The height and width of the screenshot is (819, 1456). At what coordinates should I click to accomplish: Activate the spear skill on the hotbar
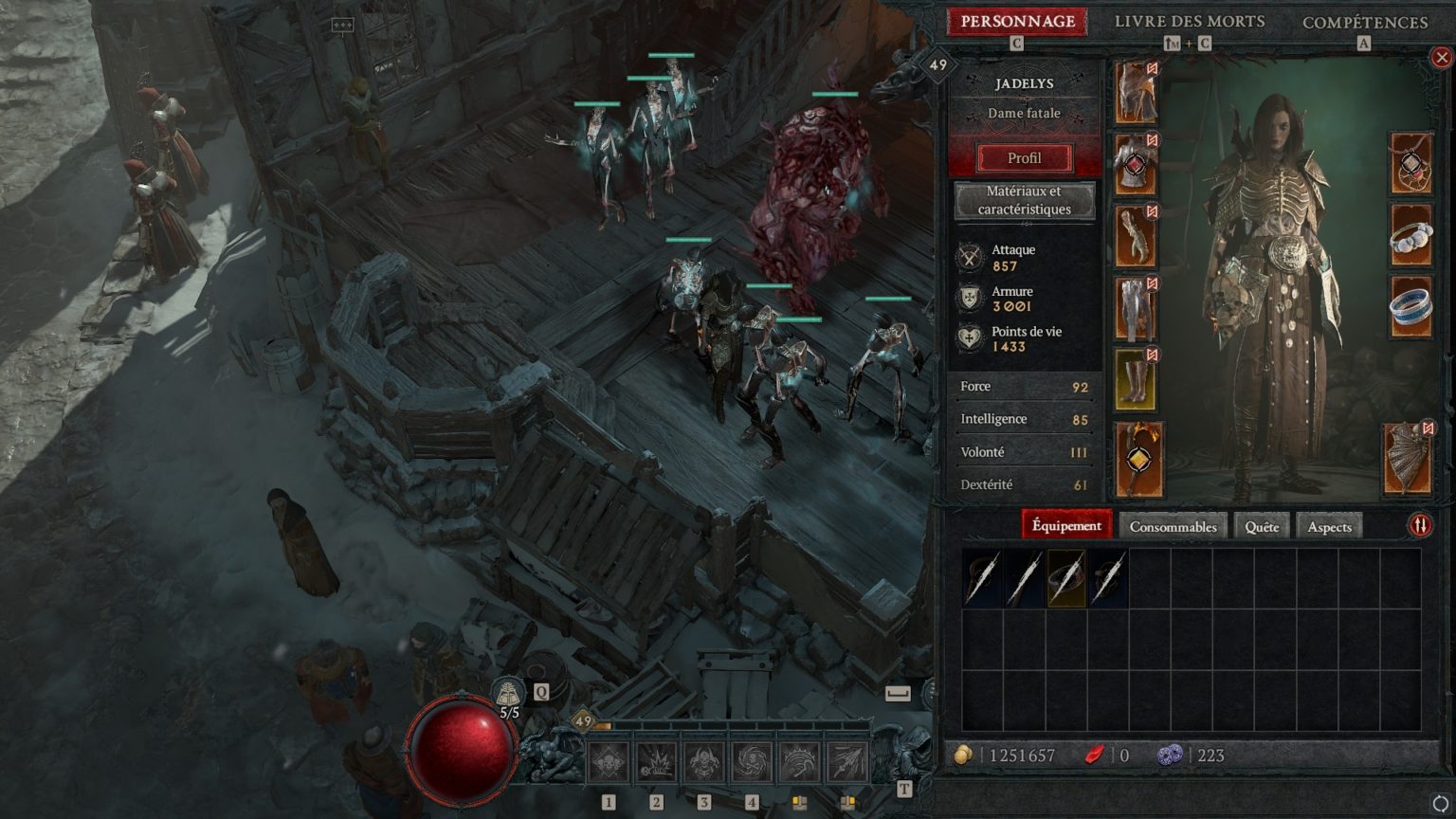click(x=847, y=762)
